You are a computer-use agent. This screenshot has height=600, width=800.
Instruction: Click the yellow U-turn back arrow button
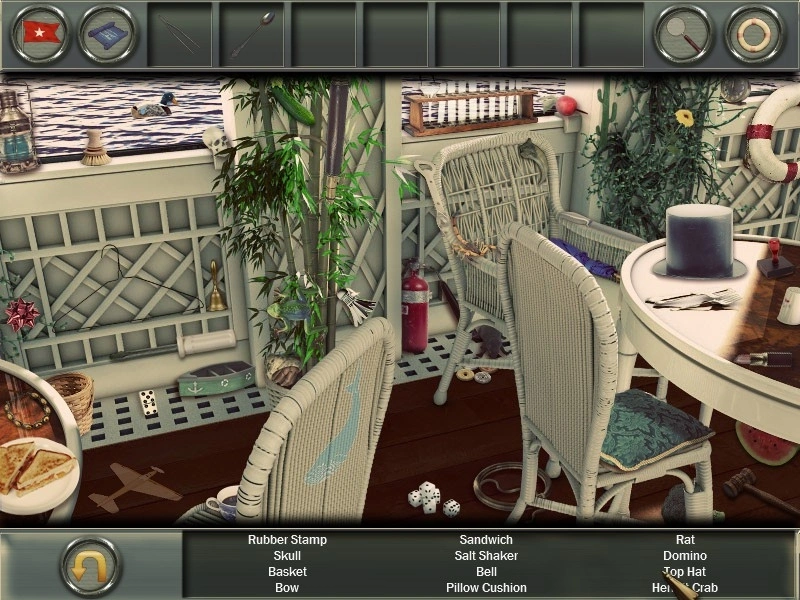[x=91, y=566]
